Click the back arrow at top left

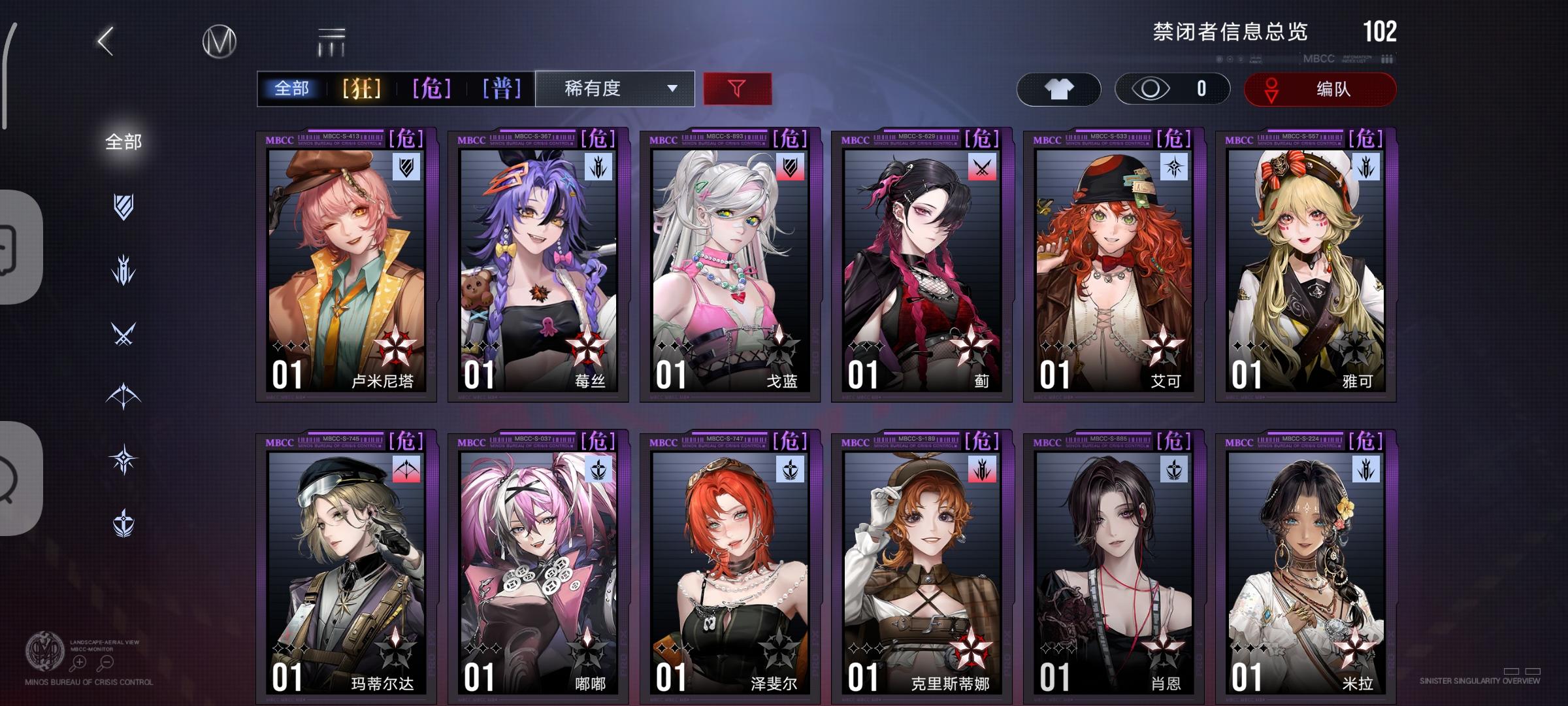(x=105, y=39)
